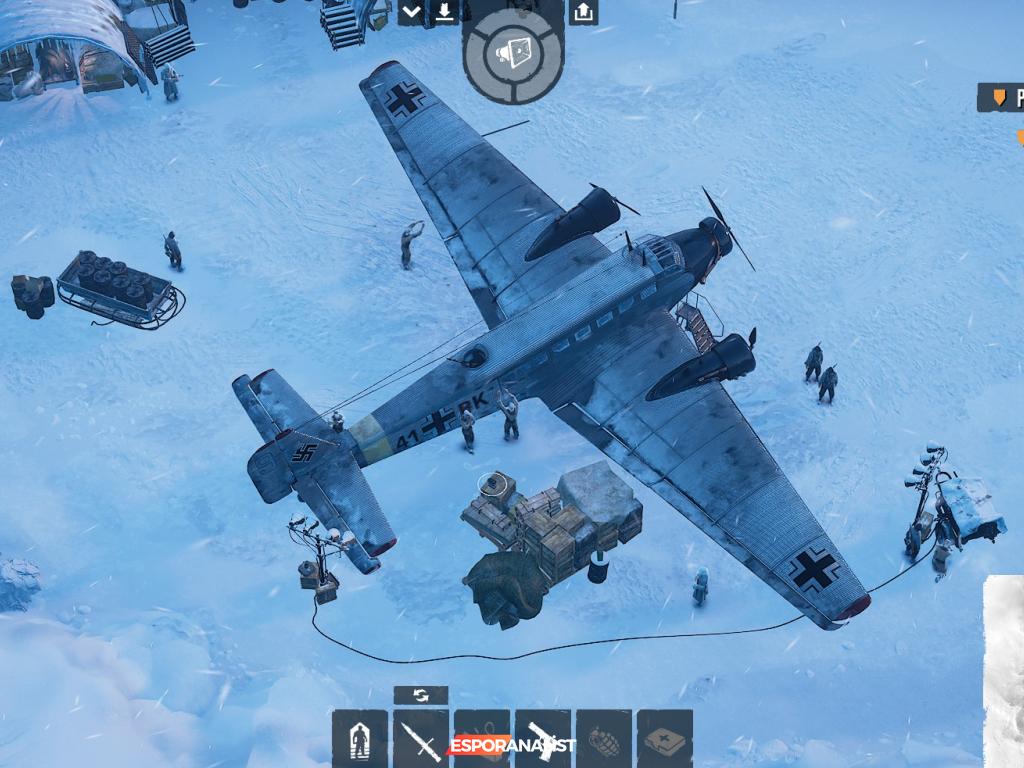Open the objective tracker with orange shield

[1001, 97]
